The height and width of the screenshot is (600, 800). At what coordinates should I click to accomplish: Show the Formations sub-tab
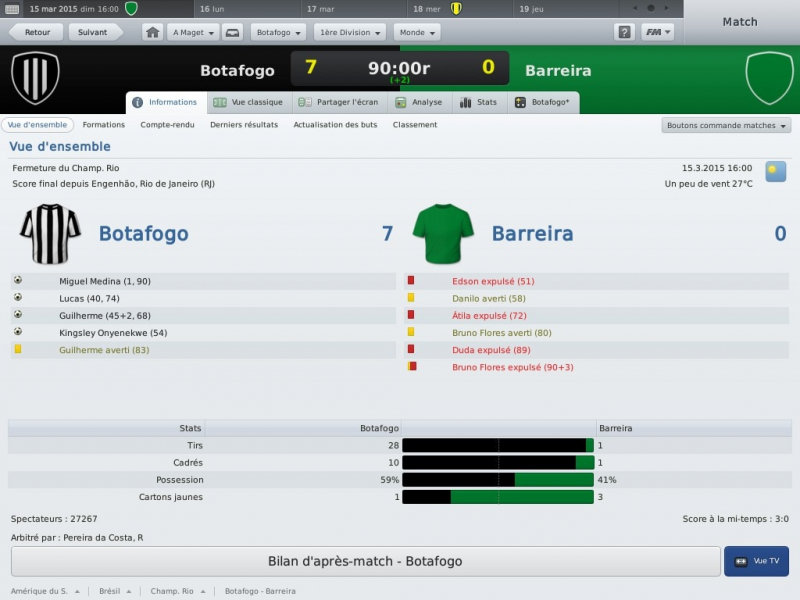click(x=104, y=125)
